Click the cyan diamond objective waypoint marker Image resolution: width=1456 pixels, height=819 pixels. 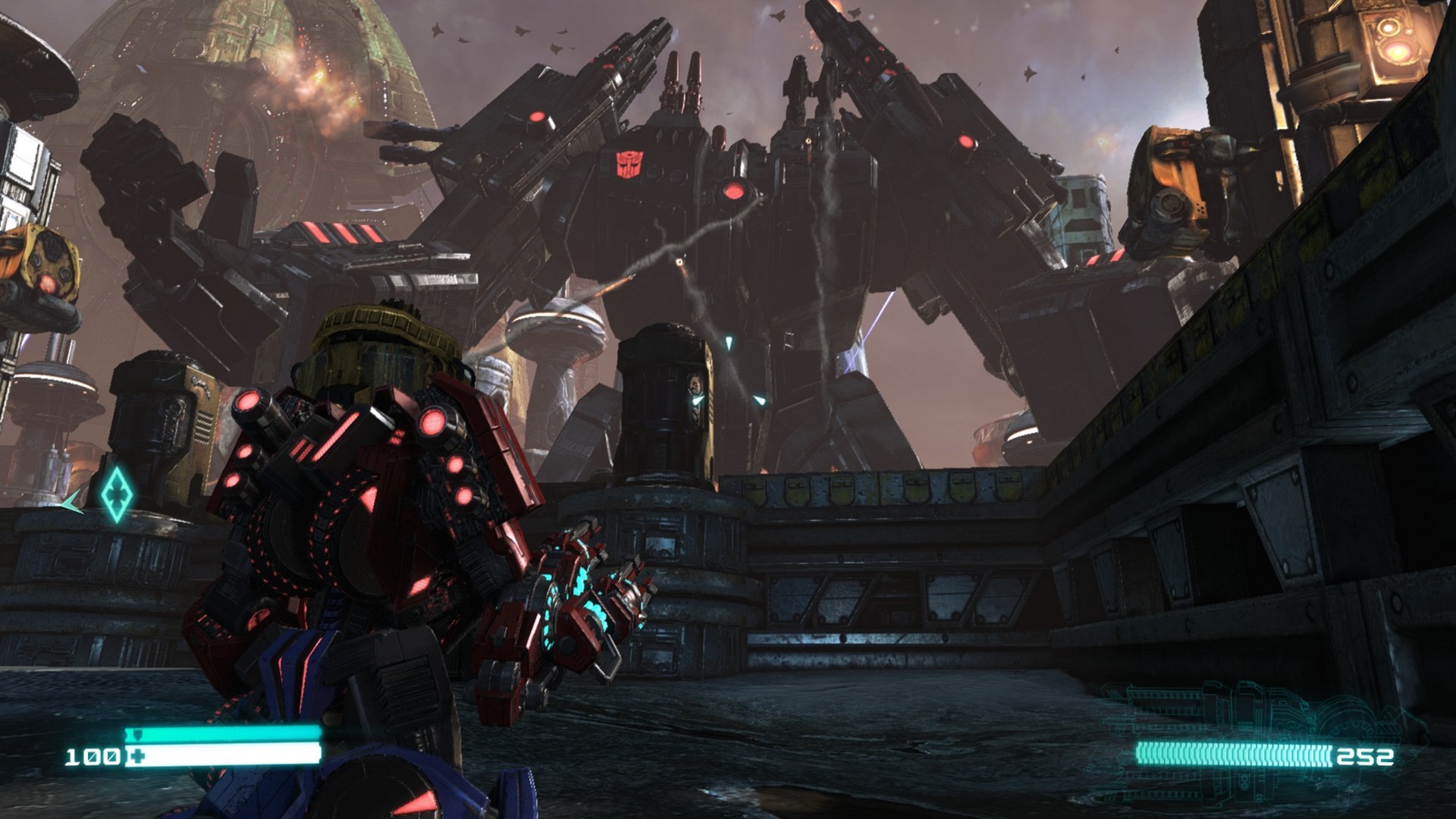[117, 494]
